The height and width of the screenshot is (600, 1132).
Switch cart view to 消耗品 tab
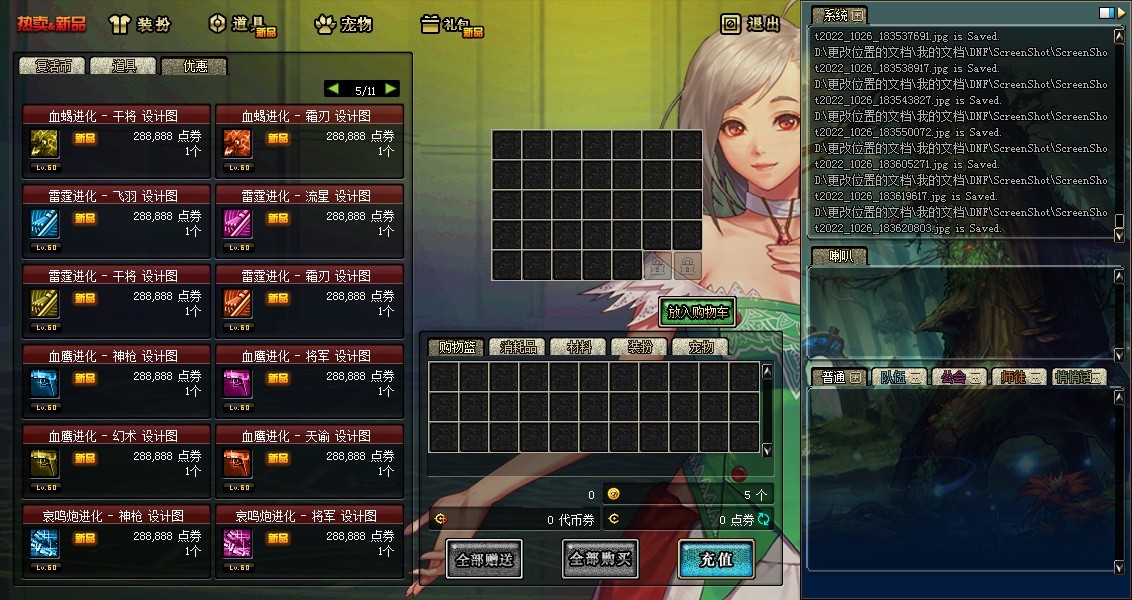[x=518, y=348]
